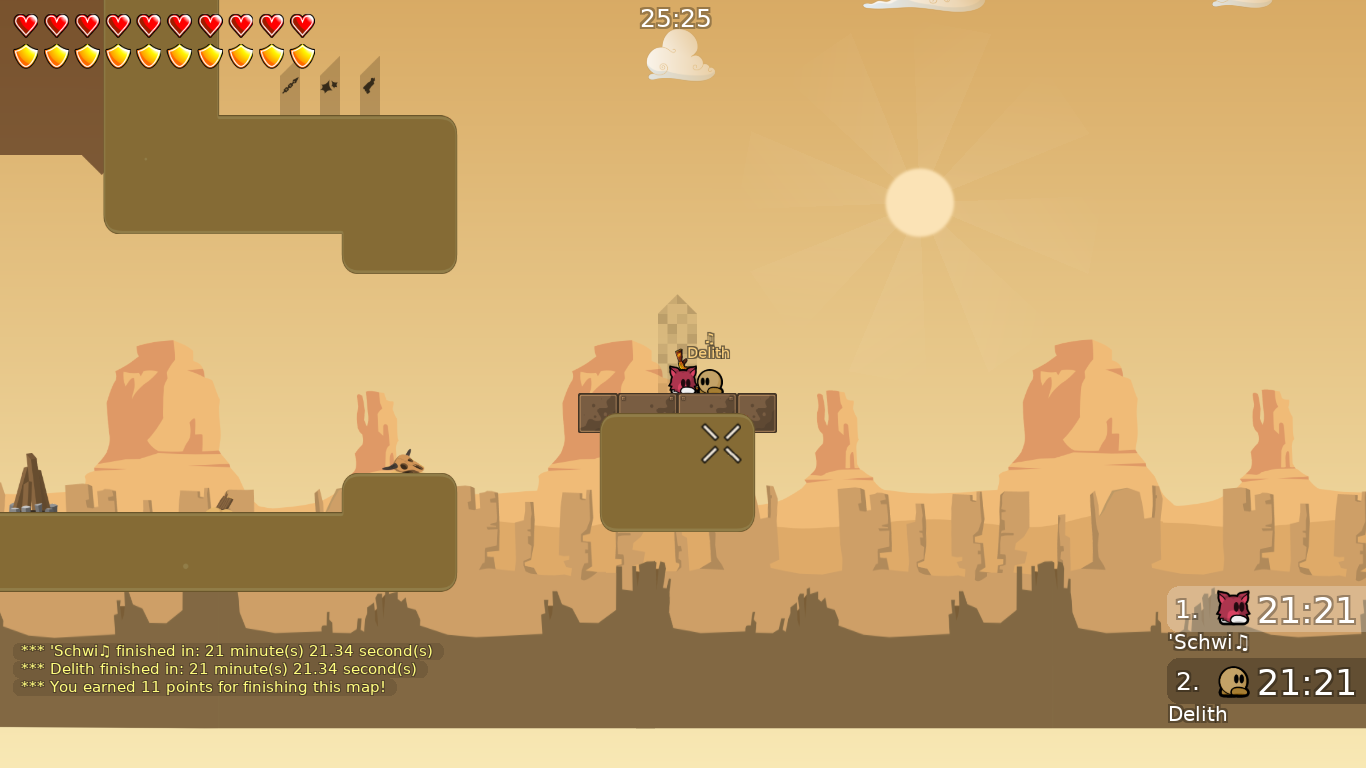1366x768 pixels.
Task: Click the star-burst weapon sign post
Action: pos(330,86)
